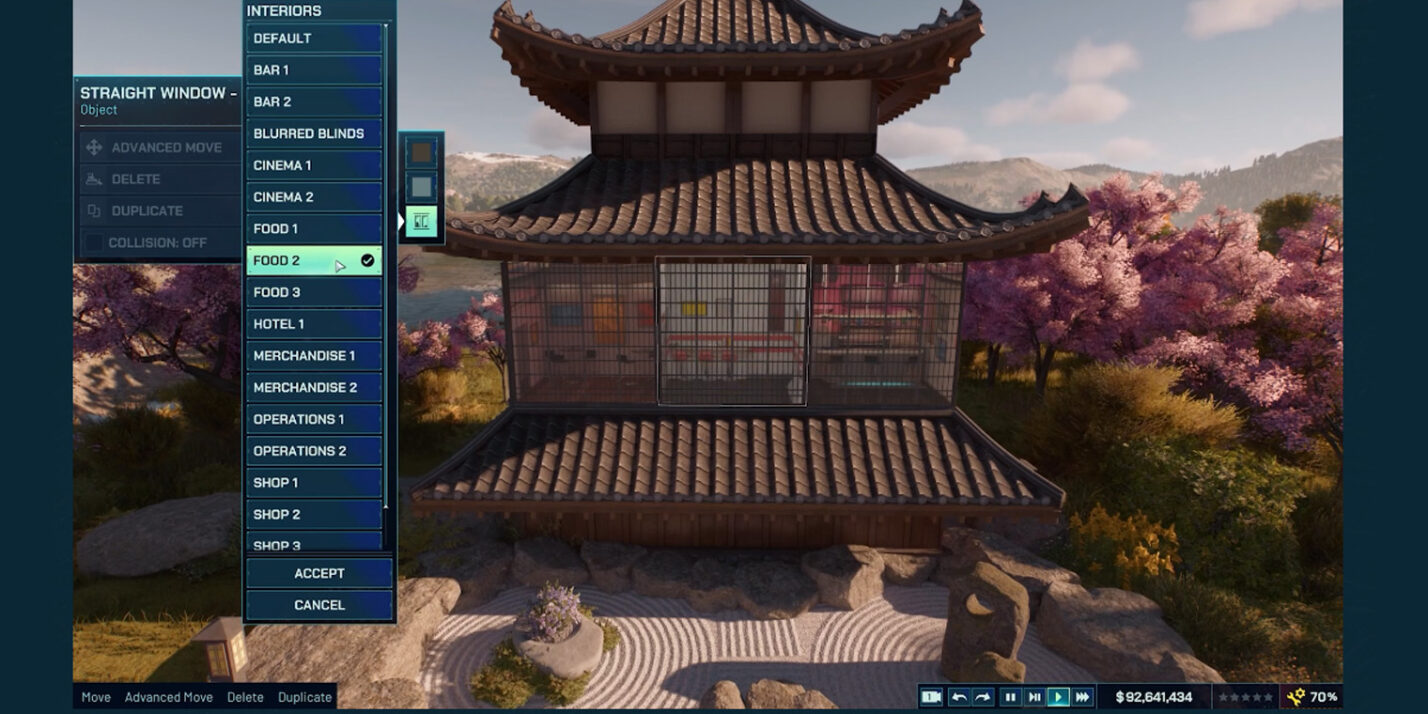Select the brown color swatch

pos(422,152)
